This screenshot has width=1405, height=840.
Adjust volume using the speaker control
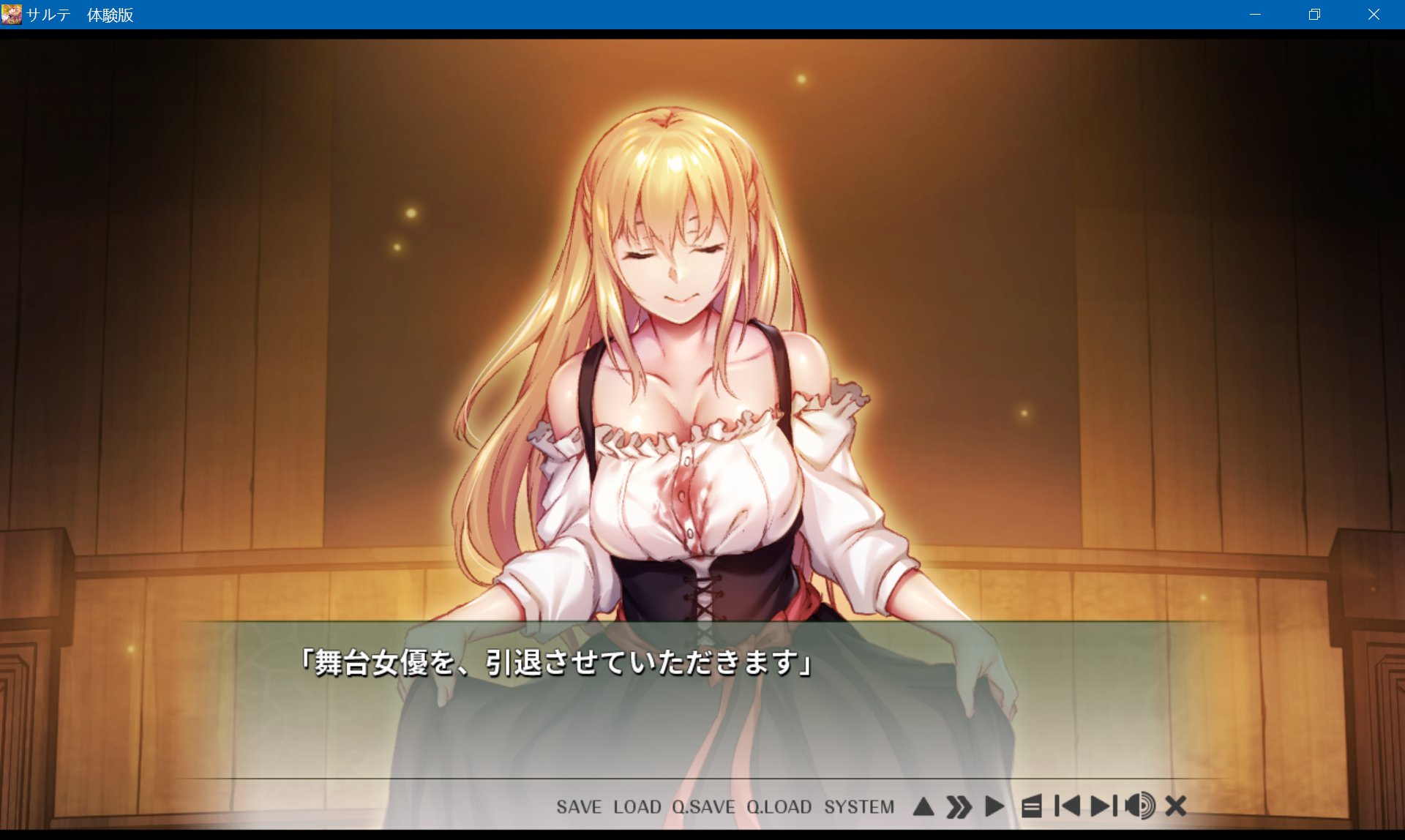[x=1142, y=806]
